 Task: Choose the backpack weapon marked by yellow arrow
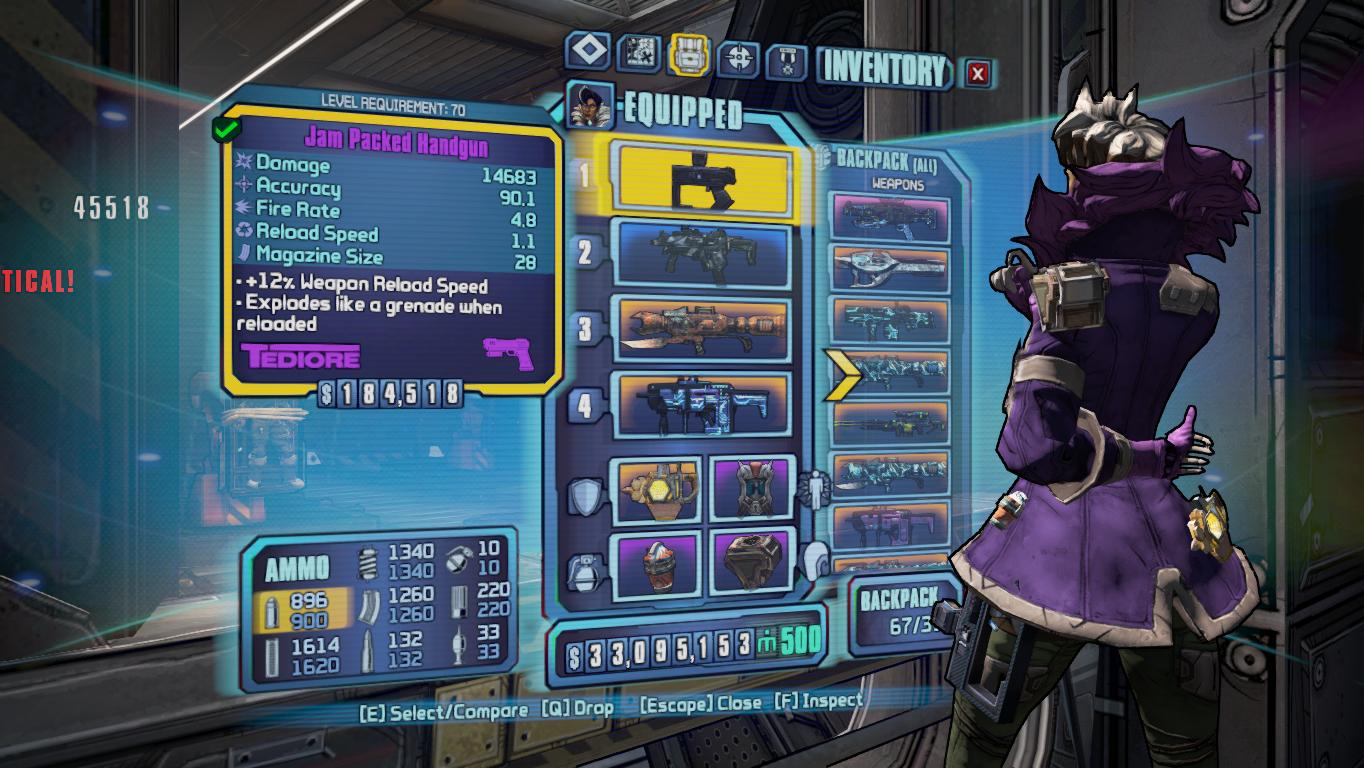coord(889,372)
